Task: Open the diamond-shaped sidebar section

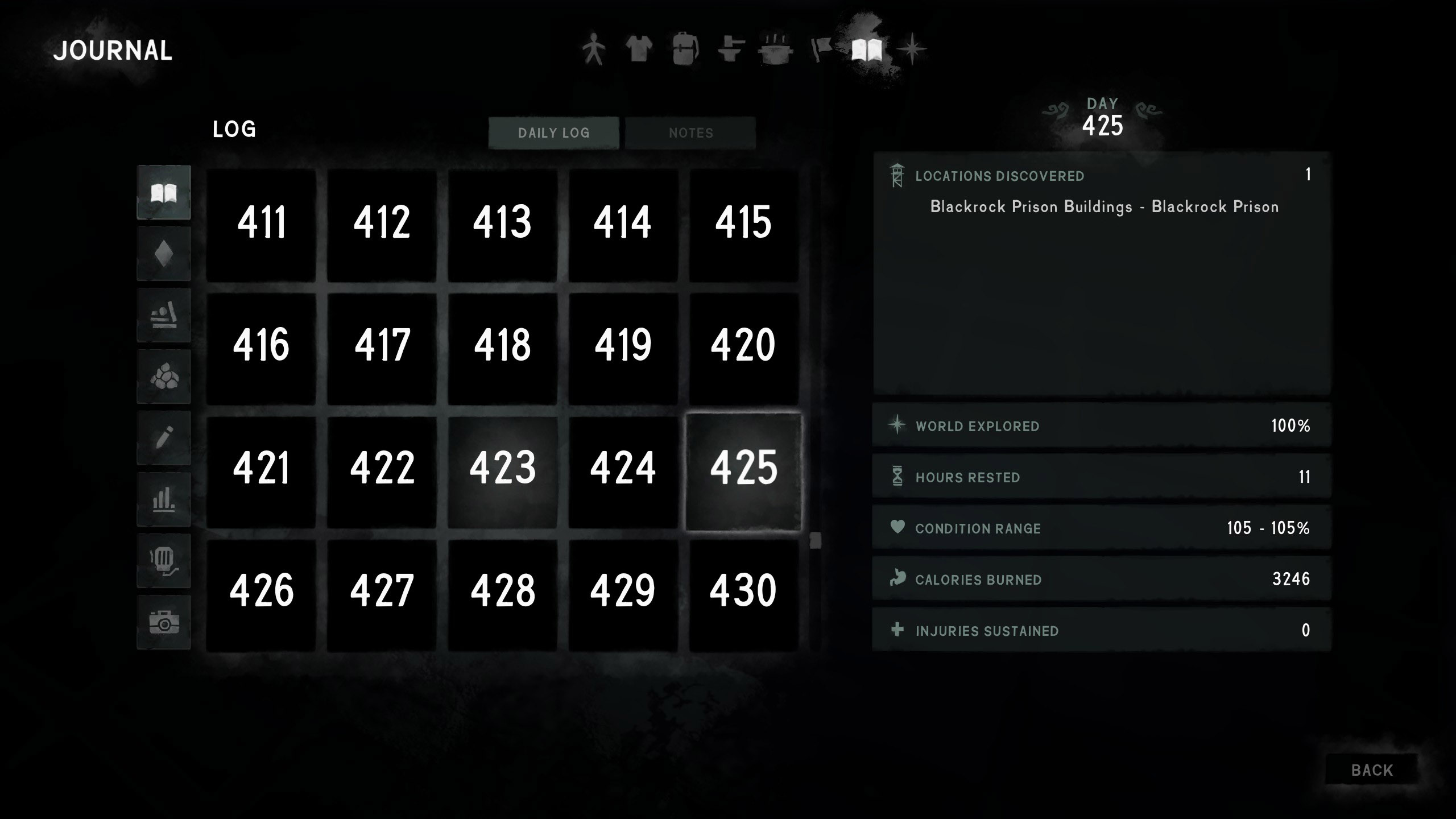Action: (x=164, y=254)
